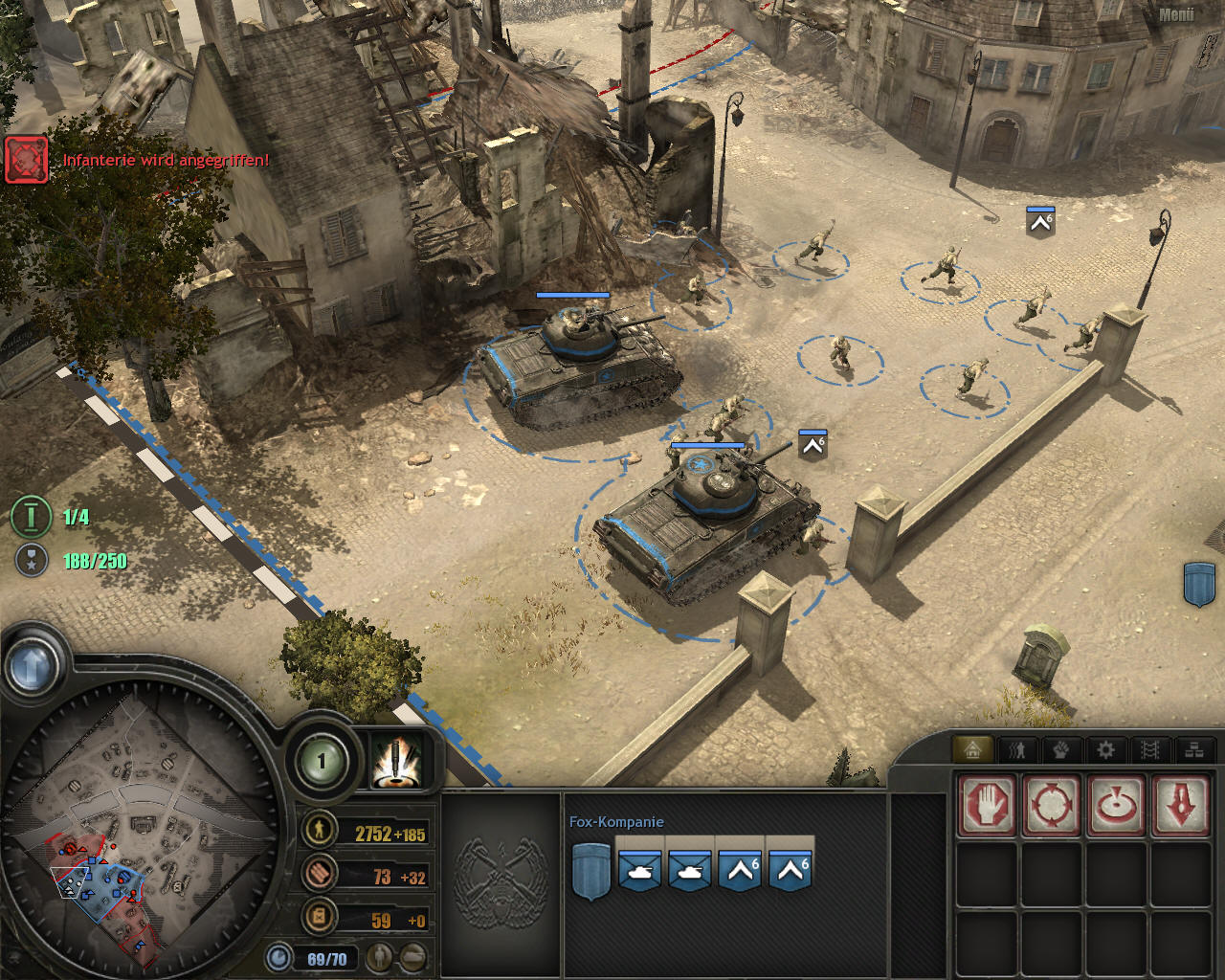Open the gear upgrades tab
This screenshot has width=1225, height=980.
pyautogui.click(x=1105, y=749)
